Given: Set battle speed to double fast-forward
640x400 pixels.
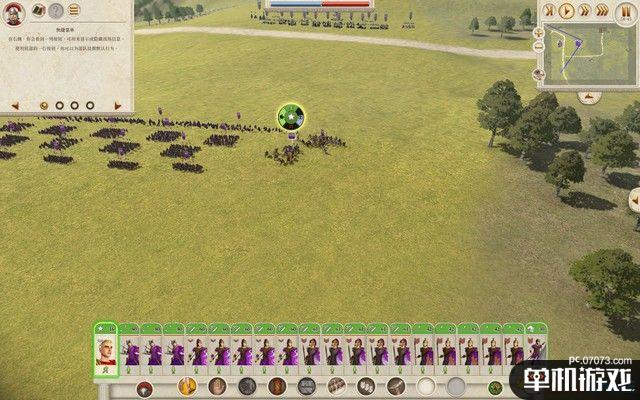Looking at the screenshot, I should [586, 11].
